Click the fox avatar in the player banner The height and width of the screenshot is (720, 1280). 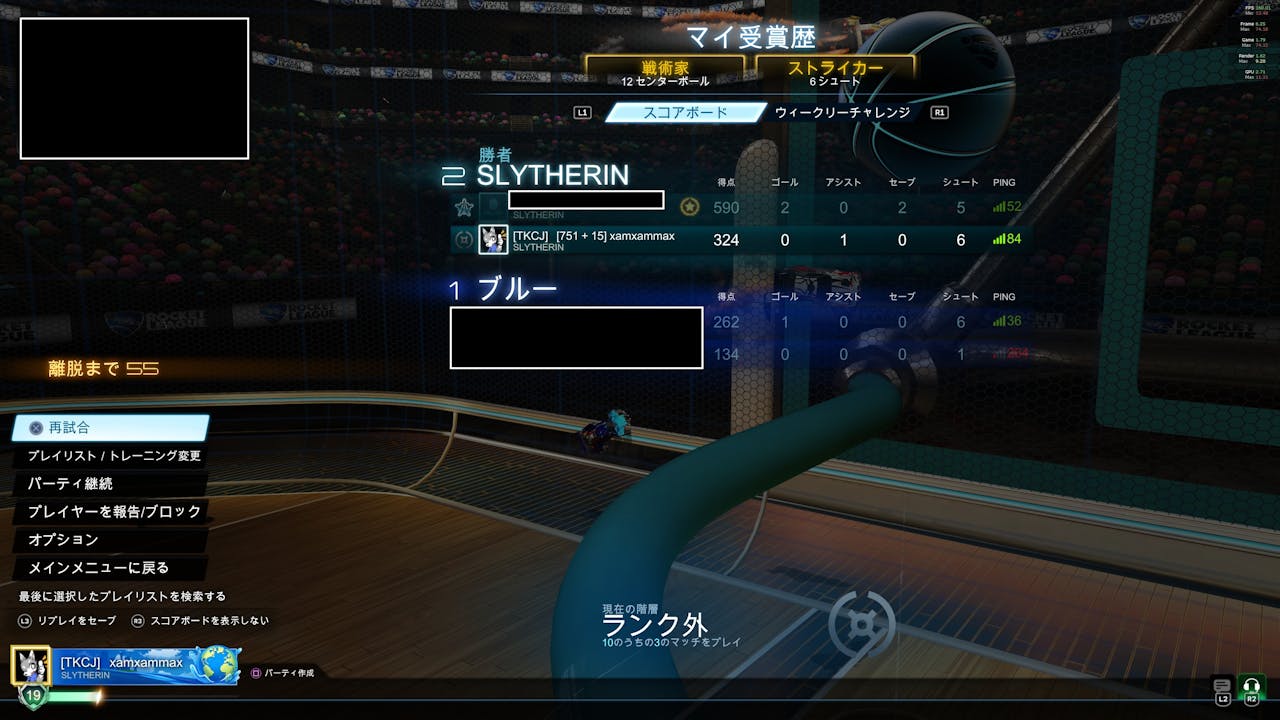tap(32, 665)
